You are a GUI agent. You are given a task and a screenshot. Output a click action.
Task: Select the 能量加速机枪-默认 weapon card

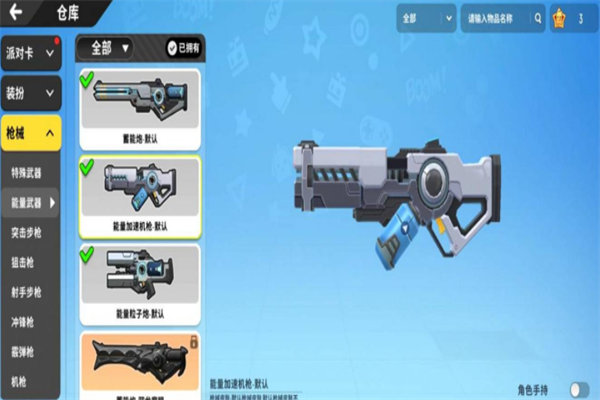click(x=139, y=191)
